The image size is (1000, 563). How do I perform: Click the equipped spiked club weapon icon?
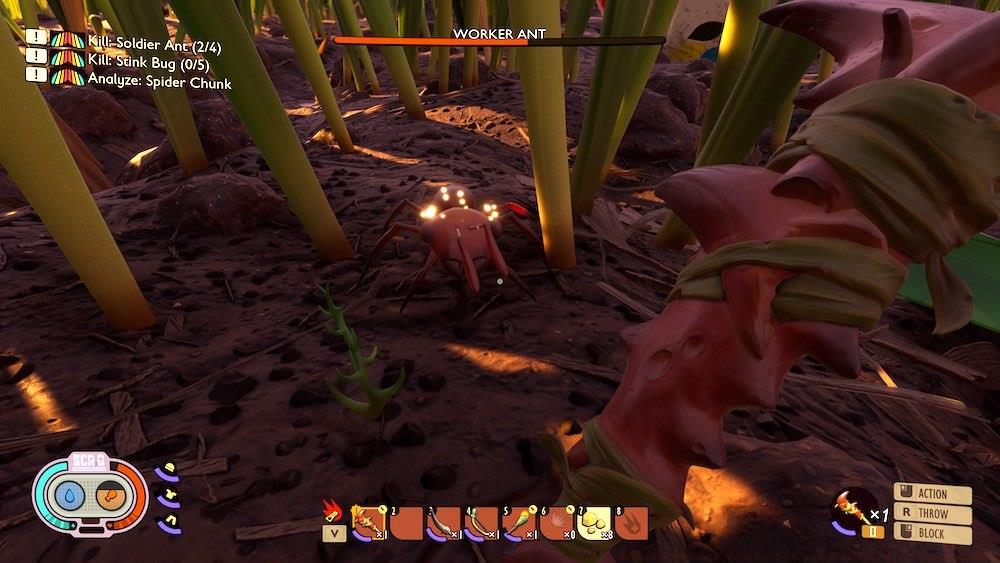[848, 506]
